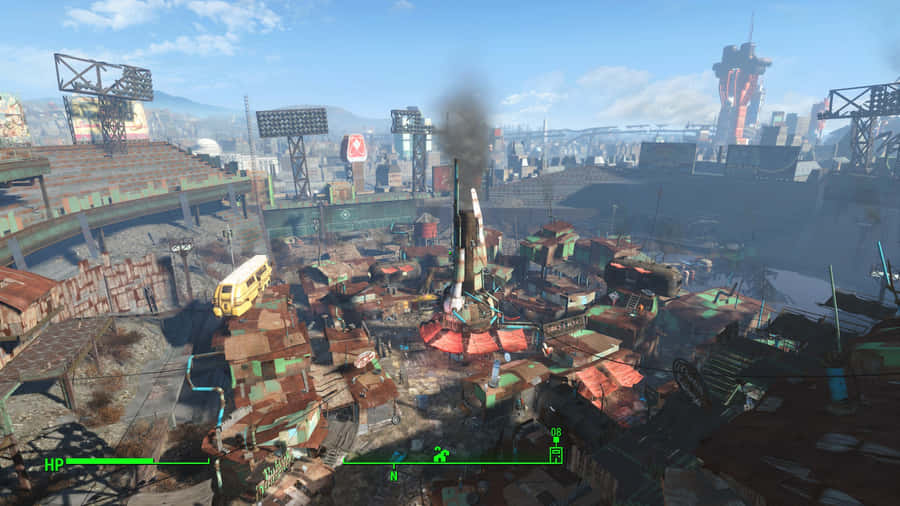The image size is (900, 506).
Task: Click the building marker at compass end
Action: [x=556, y=454]
